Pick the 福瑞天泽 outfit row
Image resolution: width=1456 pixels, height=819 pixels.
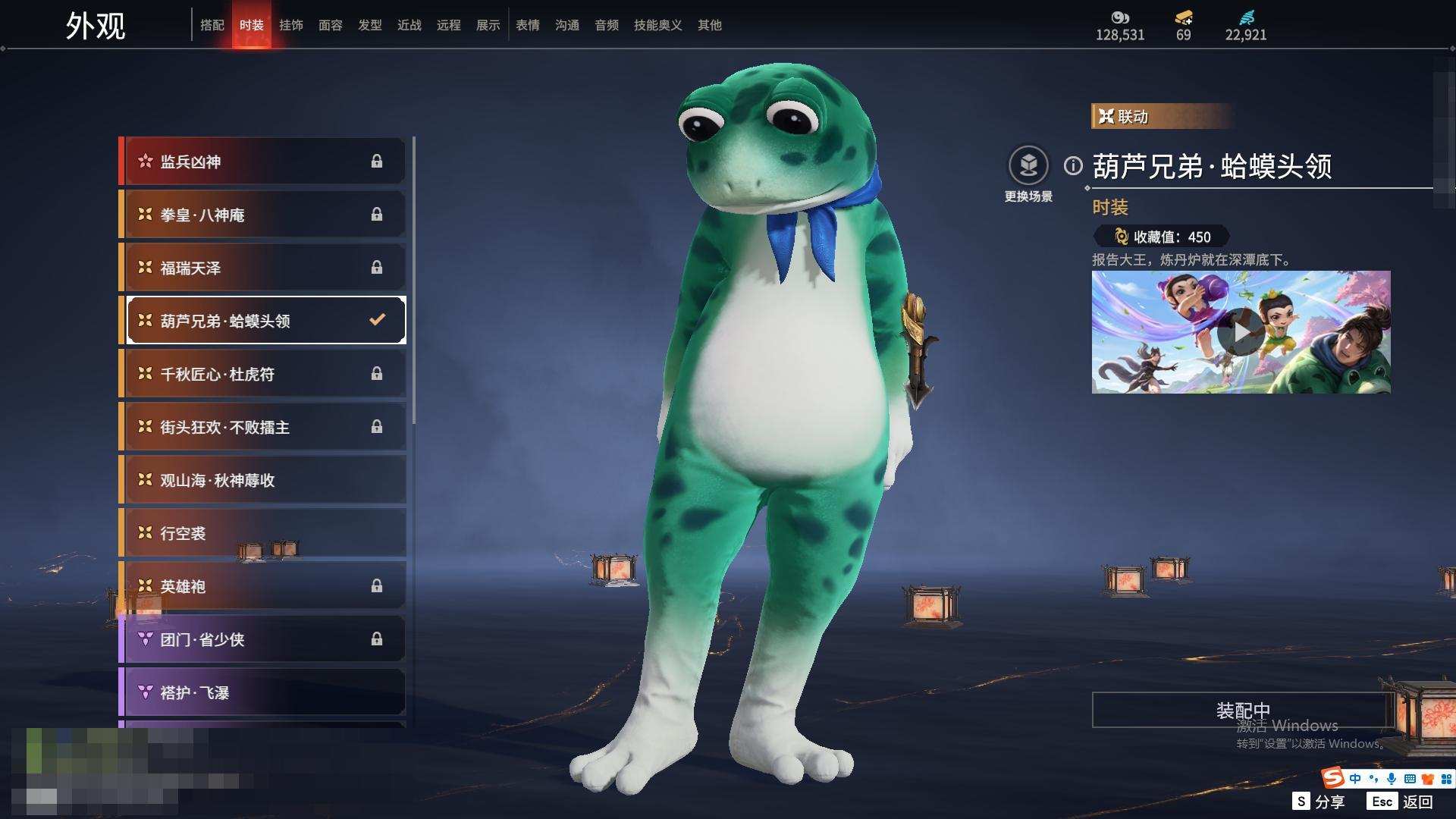[263, 268]
